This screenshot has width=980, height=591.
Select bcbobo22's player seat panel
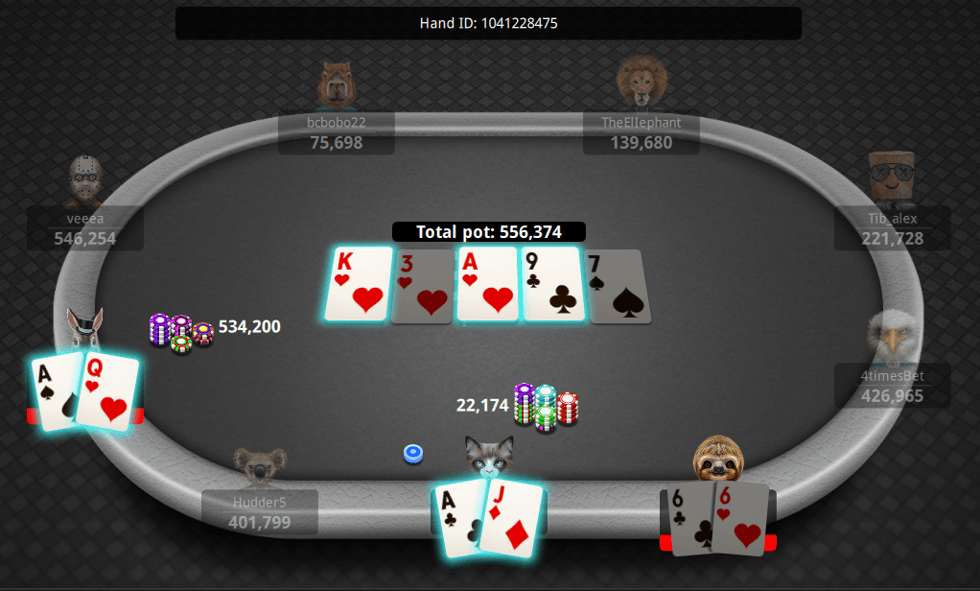click(x=336, y=133)
